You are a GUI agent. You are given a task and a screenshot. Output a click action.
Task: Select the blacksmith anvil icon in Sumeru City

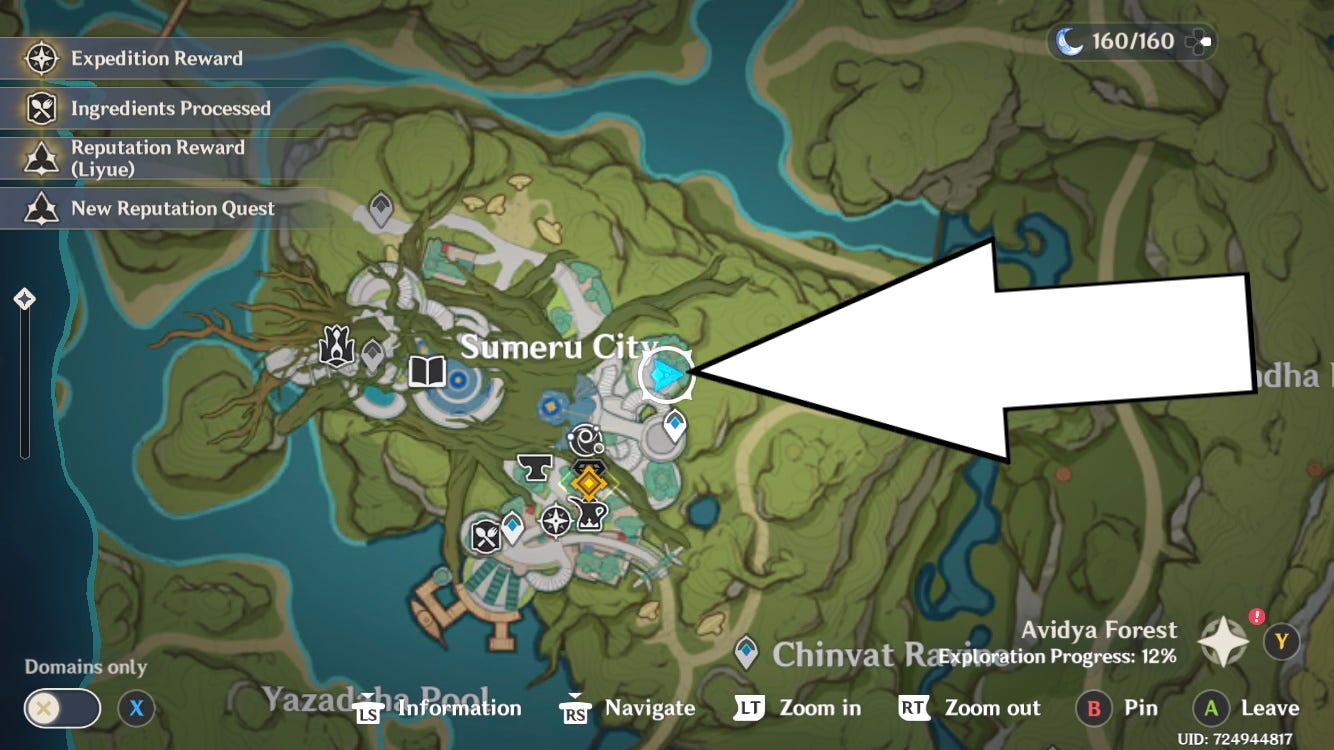tap(533, 467)
